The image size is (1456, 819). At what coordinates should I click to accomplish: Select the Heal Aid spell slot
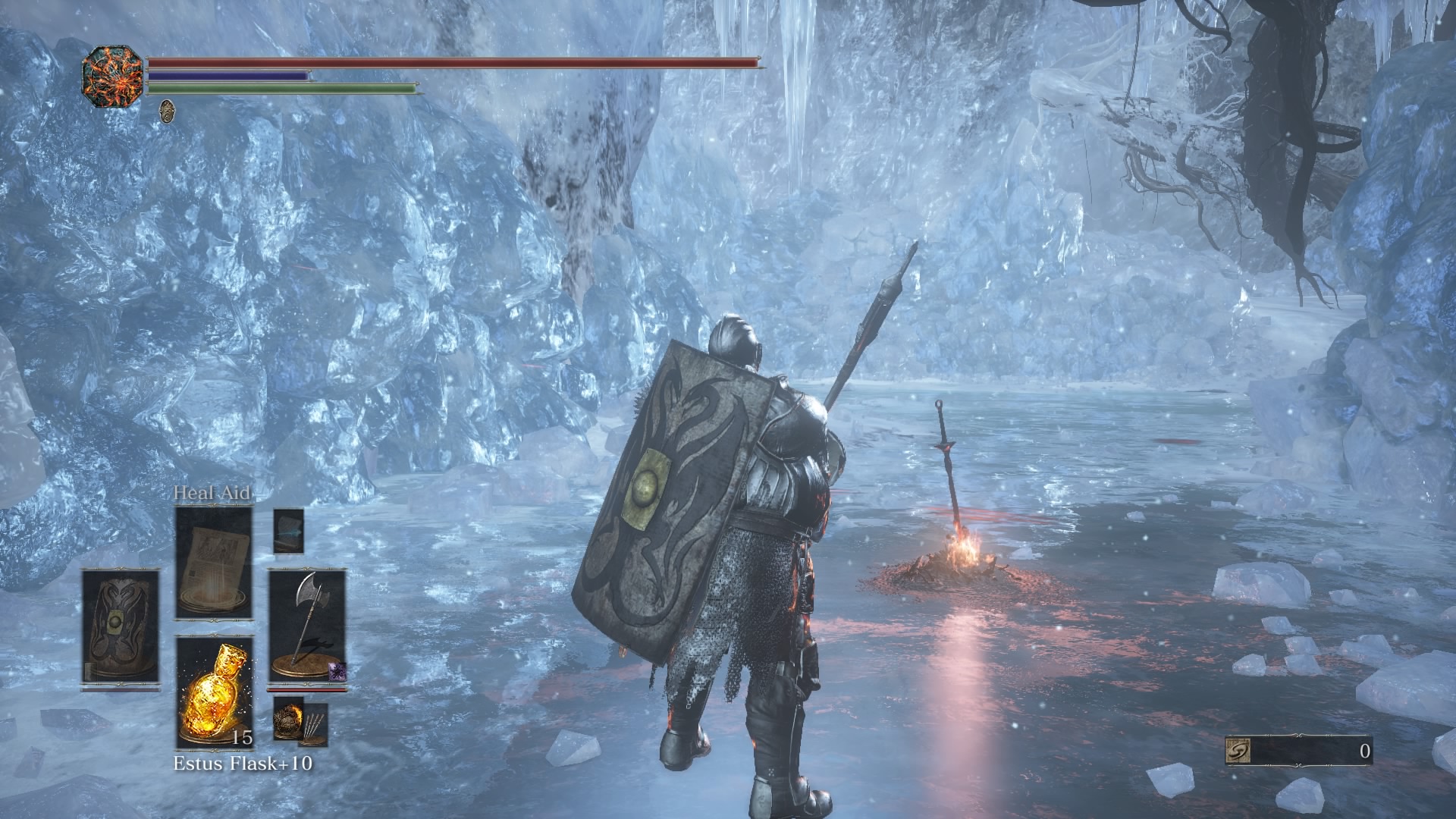tap(214, 562)
